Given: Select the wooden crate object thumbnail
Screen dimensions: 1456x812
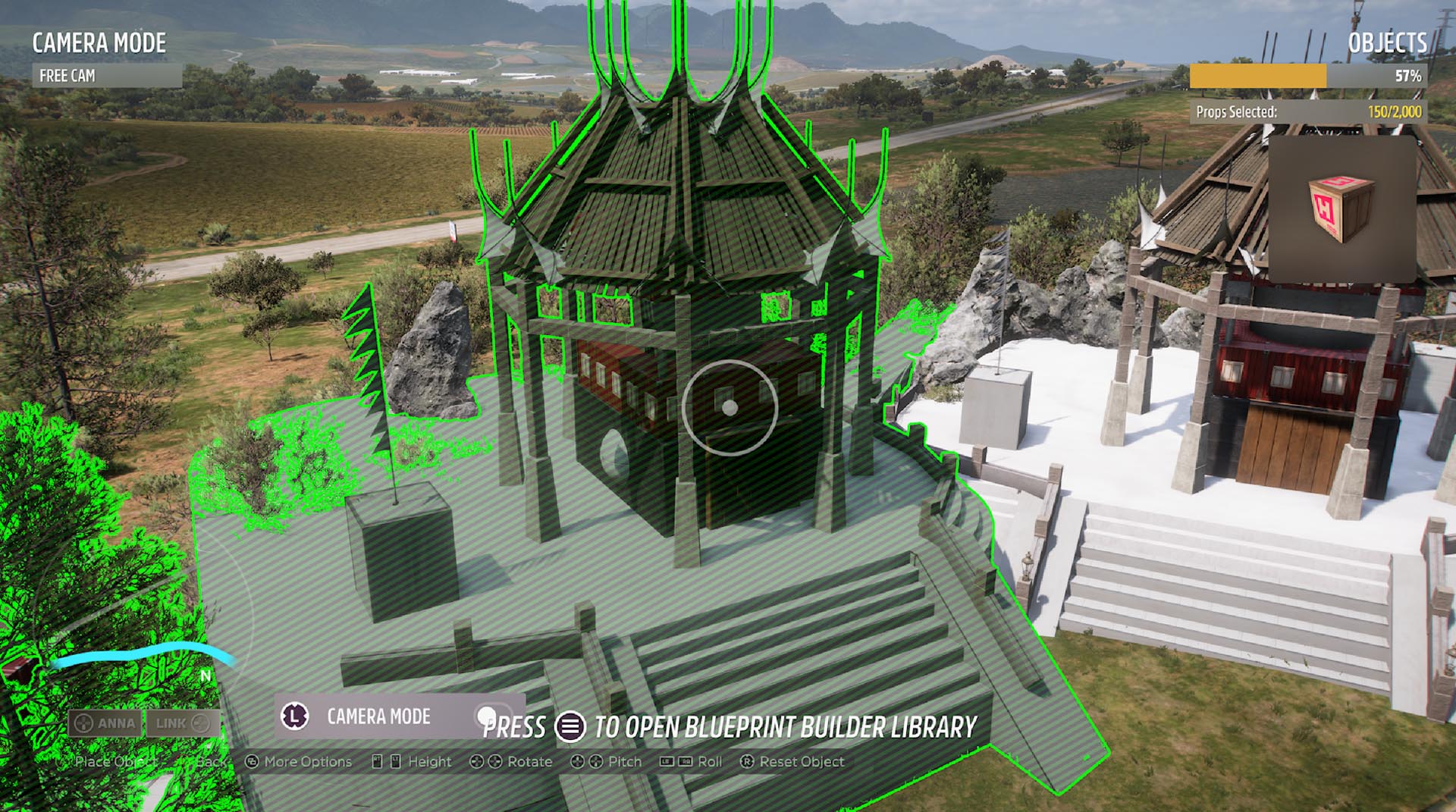Looking at the screenshot, I should click(1341, 208).
